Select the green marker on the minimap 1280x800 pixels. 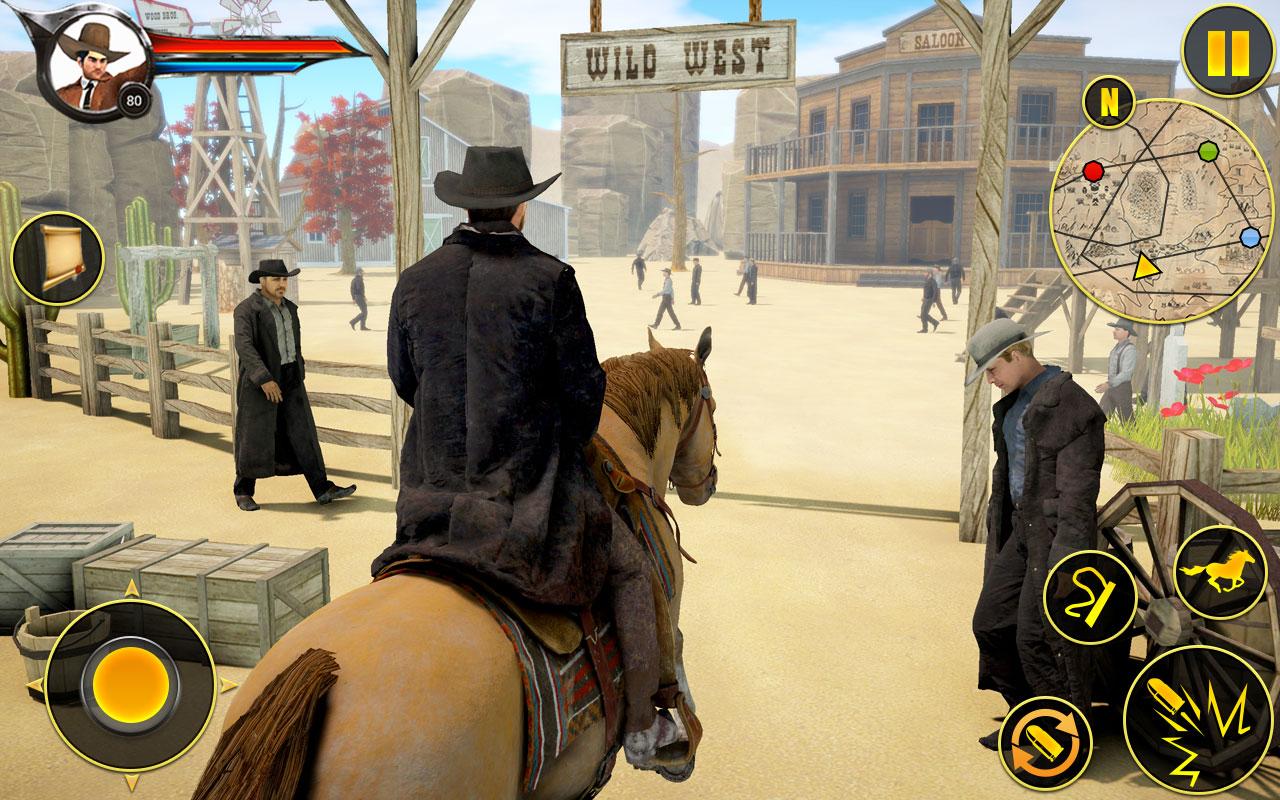point(1211,150)
